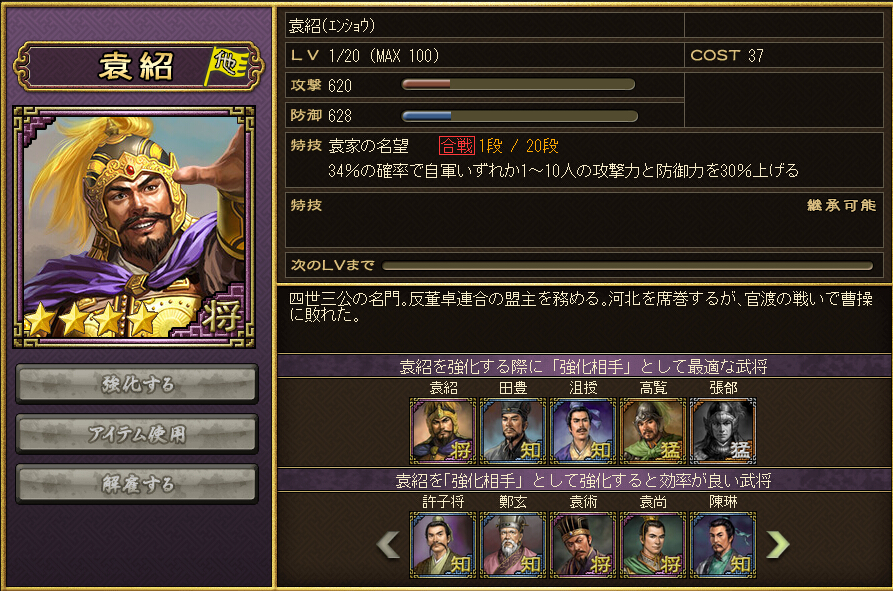Choose the 高覧 general portrait
The width and height of the screenshot is (893, 591).
coord(653,431)
